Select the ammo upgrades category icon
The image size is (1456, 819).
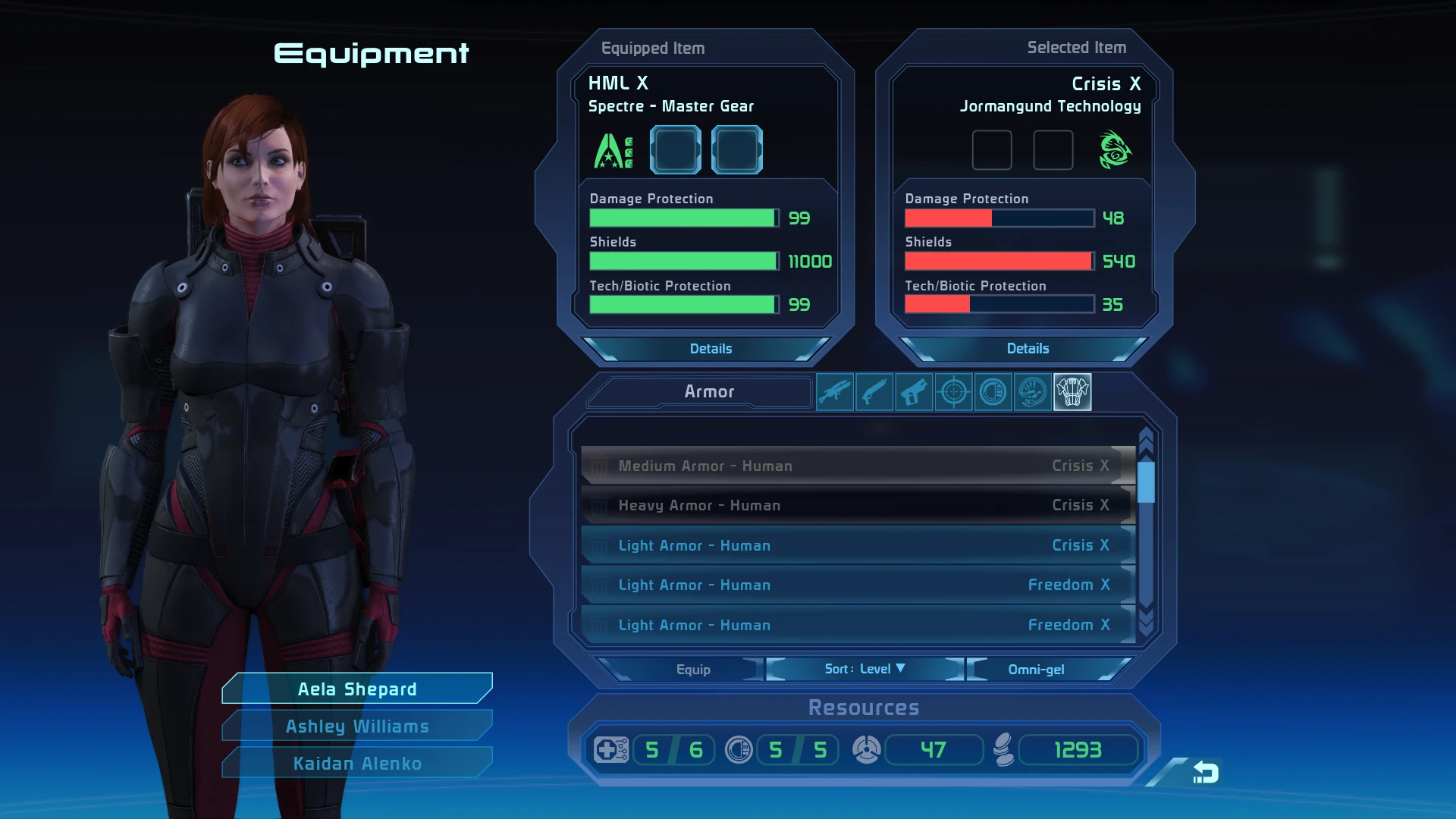(1032, 391)
